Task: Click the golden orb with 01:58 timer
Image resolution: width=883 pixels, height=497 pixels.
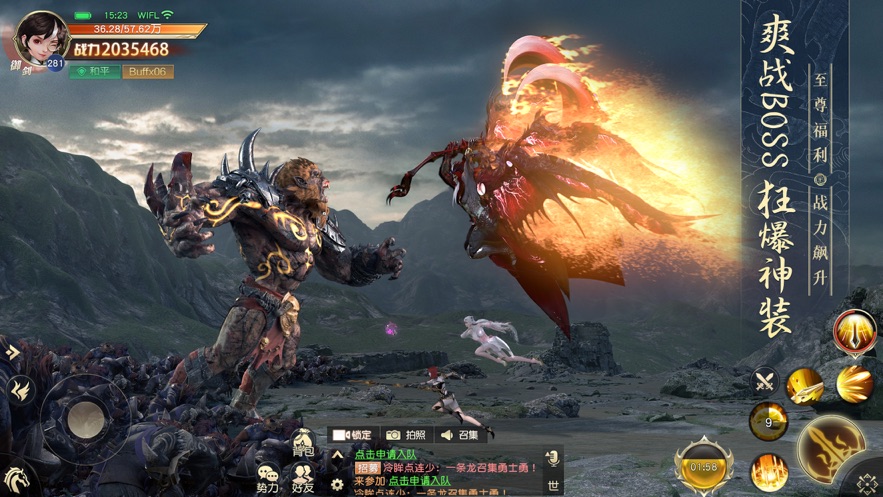Action: (704, 466)
